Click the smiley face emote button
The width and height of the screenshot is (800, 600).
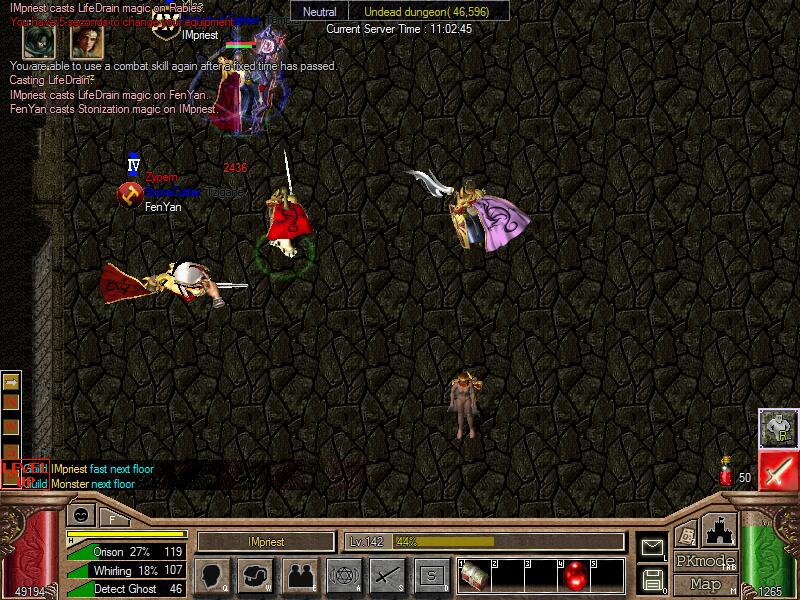click(80, 515)
